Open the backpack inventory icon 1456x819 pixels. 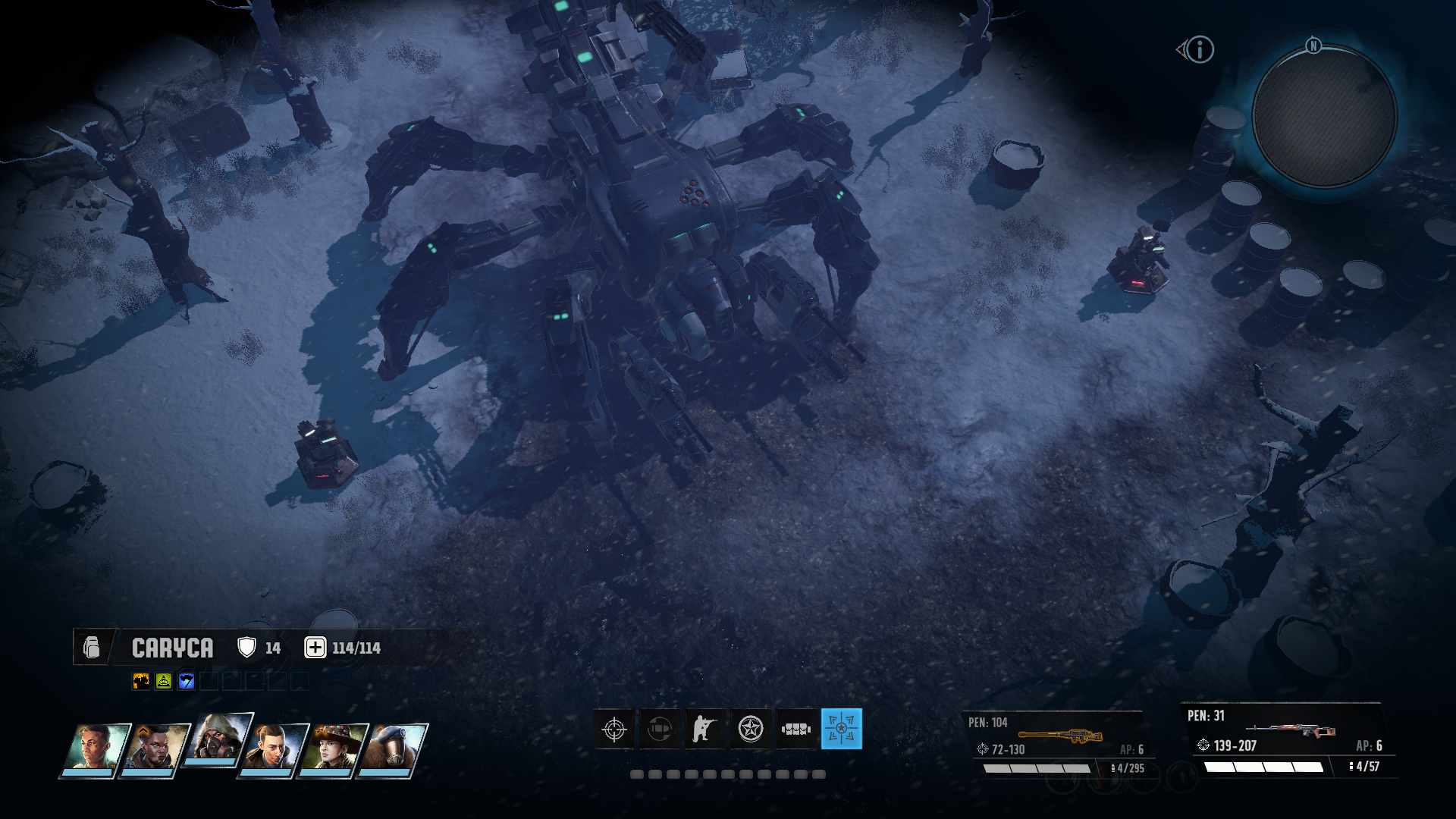[x=92, y=648]
